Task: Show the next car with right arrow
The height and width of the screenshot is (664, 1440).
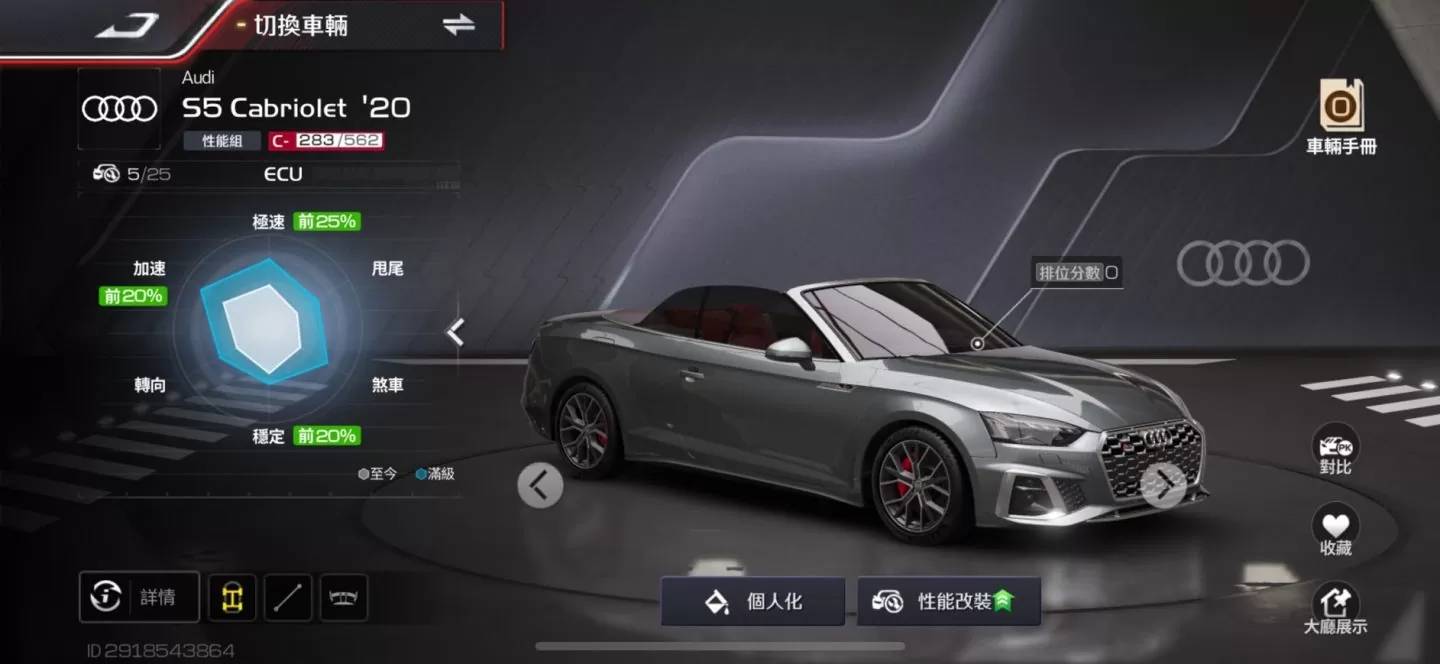Action: 1163,486
